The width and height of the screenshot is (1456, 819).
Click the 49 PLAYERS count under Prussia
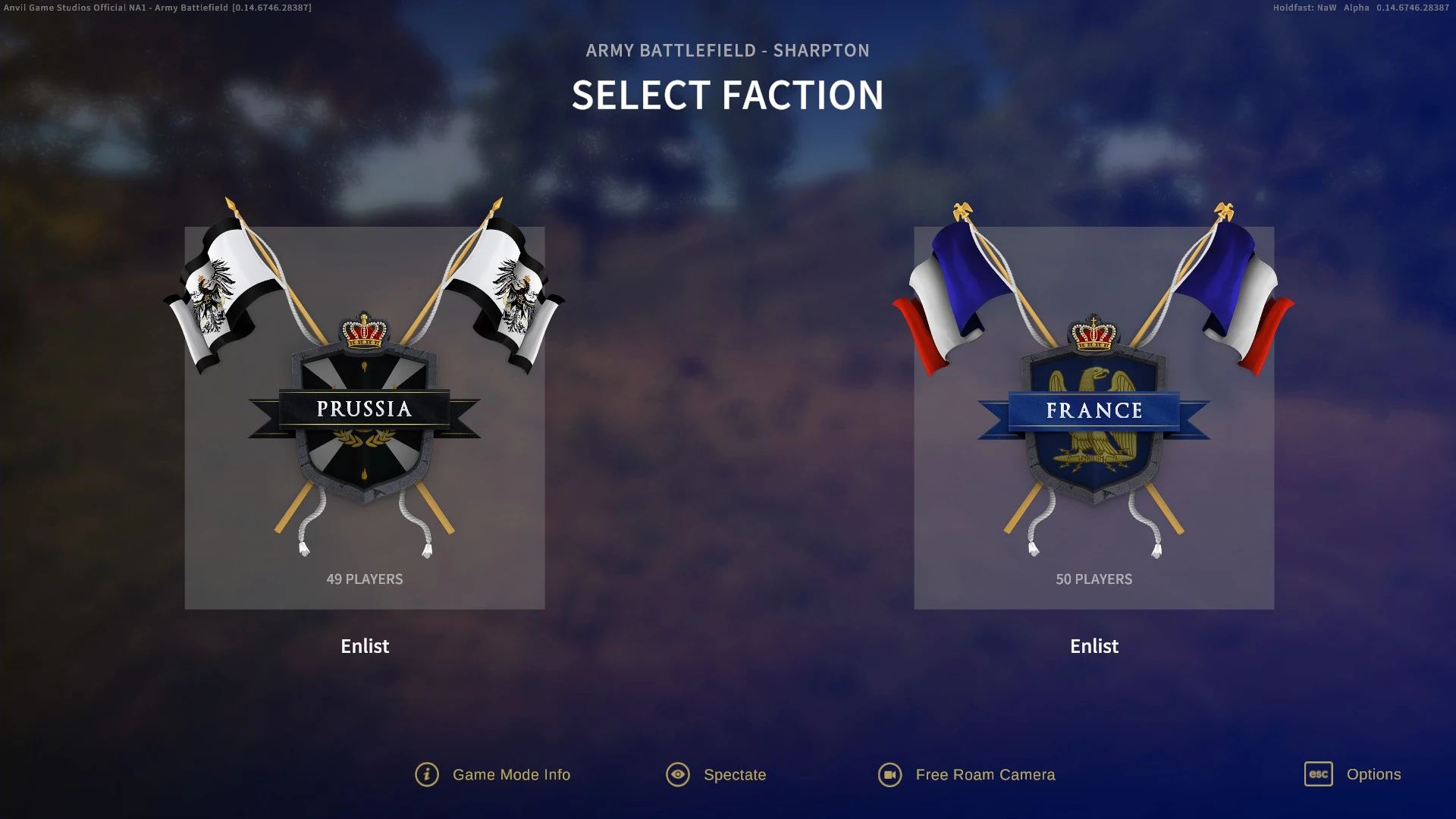coord(364,579)
